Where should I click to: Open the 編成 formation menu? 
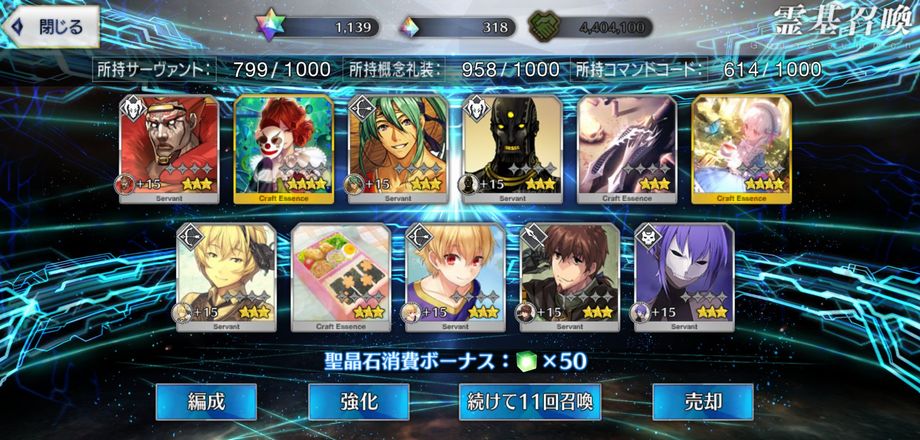click(x=206, y=402)
